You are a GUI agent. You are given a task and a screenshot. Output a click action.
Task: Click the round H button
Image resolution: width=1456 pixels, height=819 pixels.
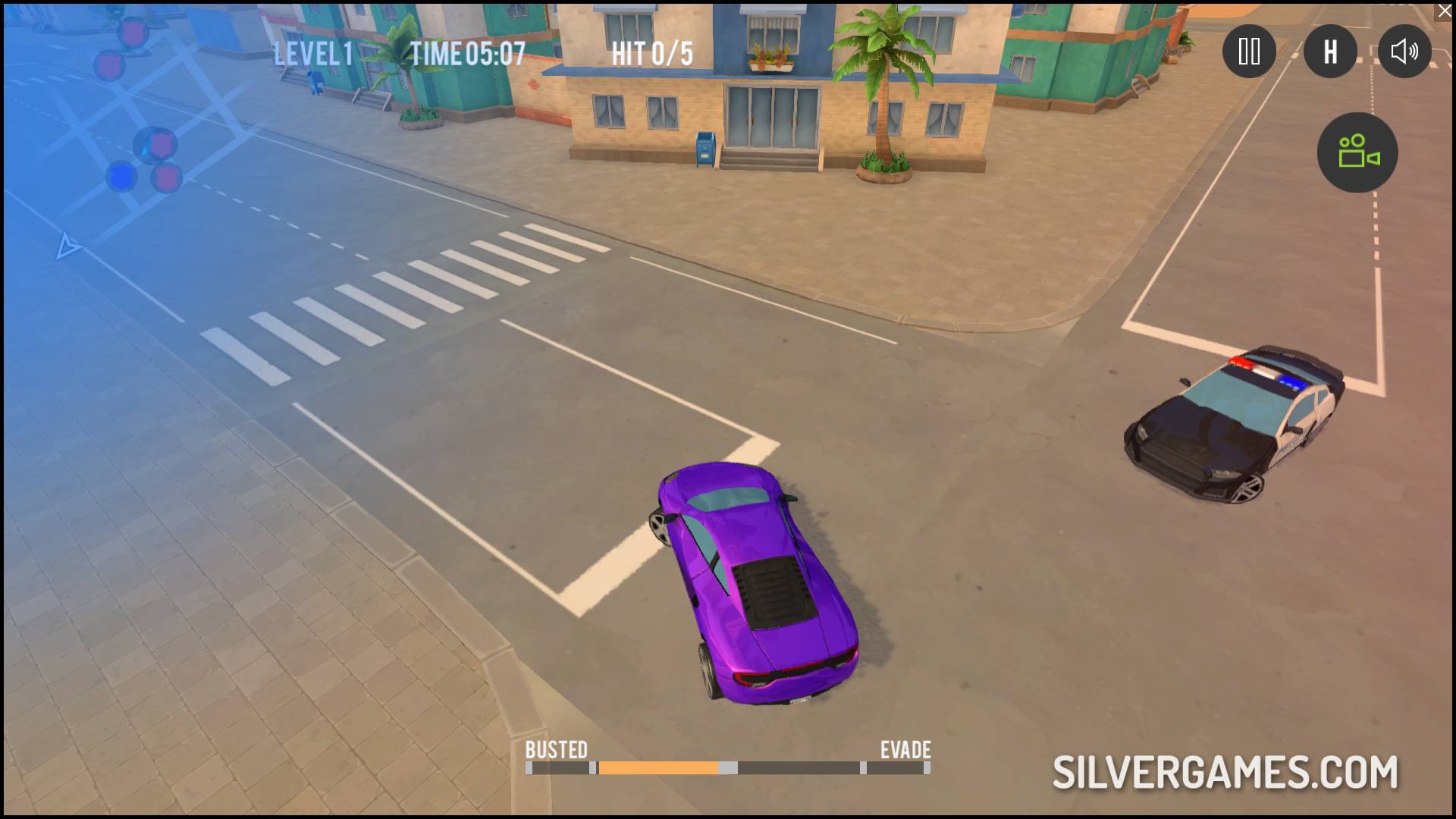(x=1330, y=52)
